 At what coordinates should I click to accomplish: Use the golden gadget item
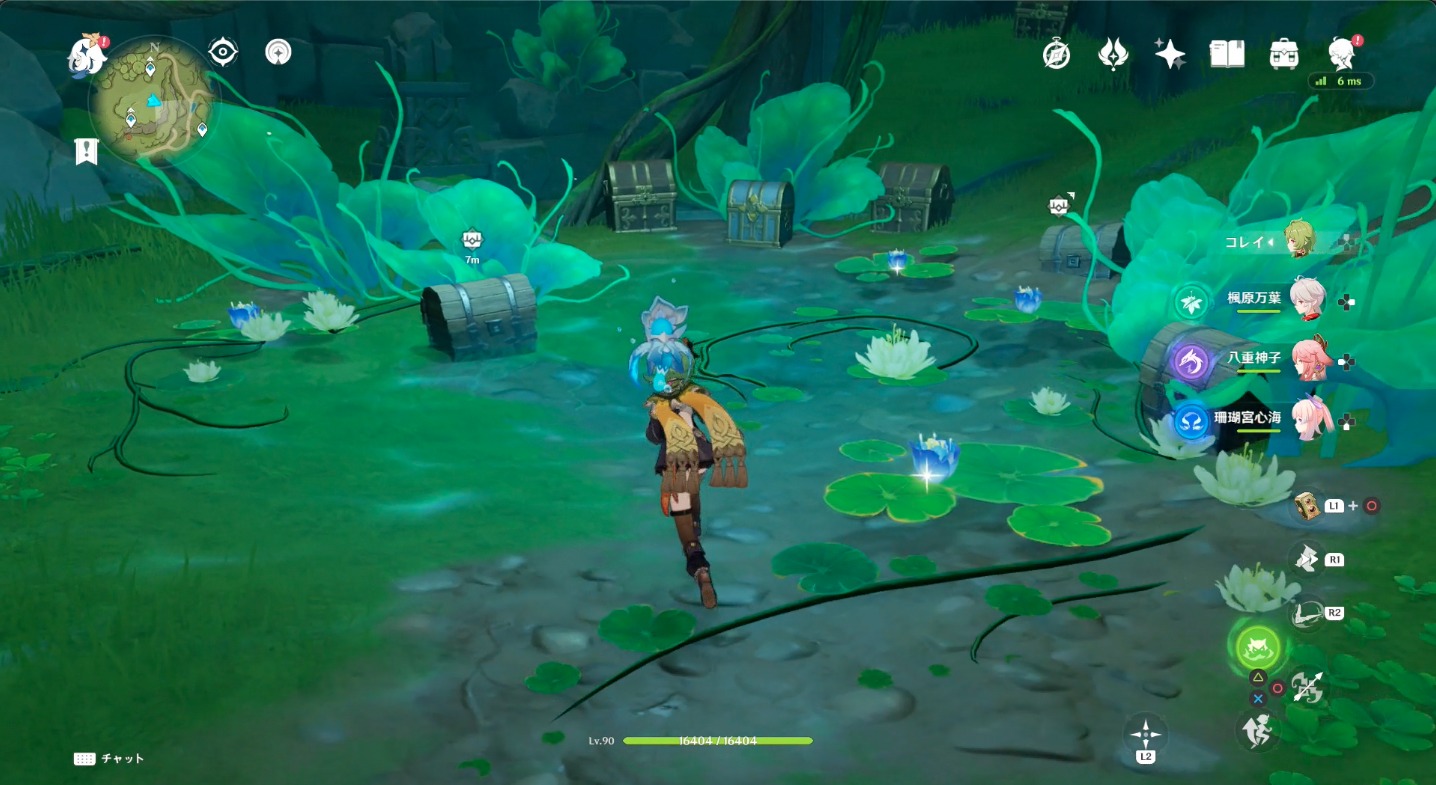tap(1306, 505)
